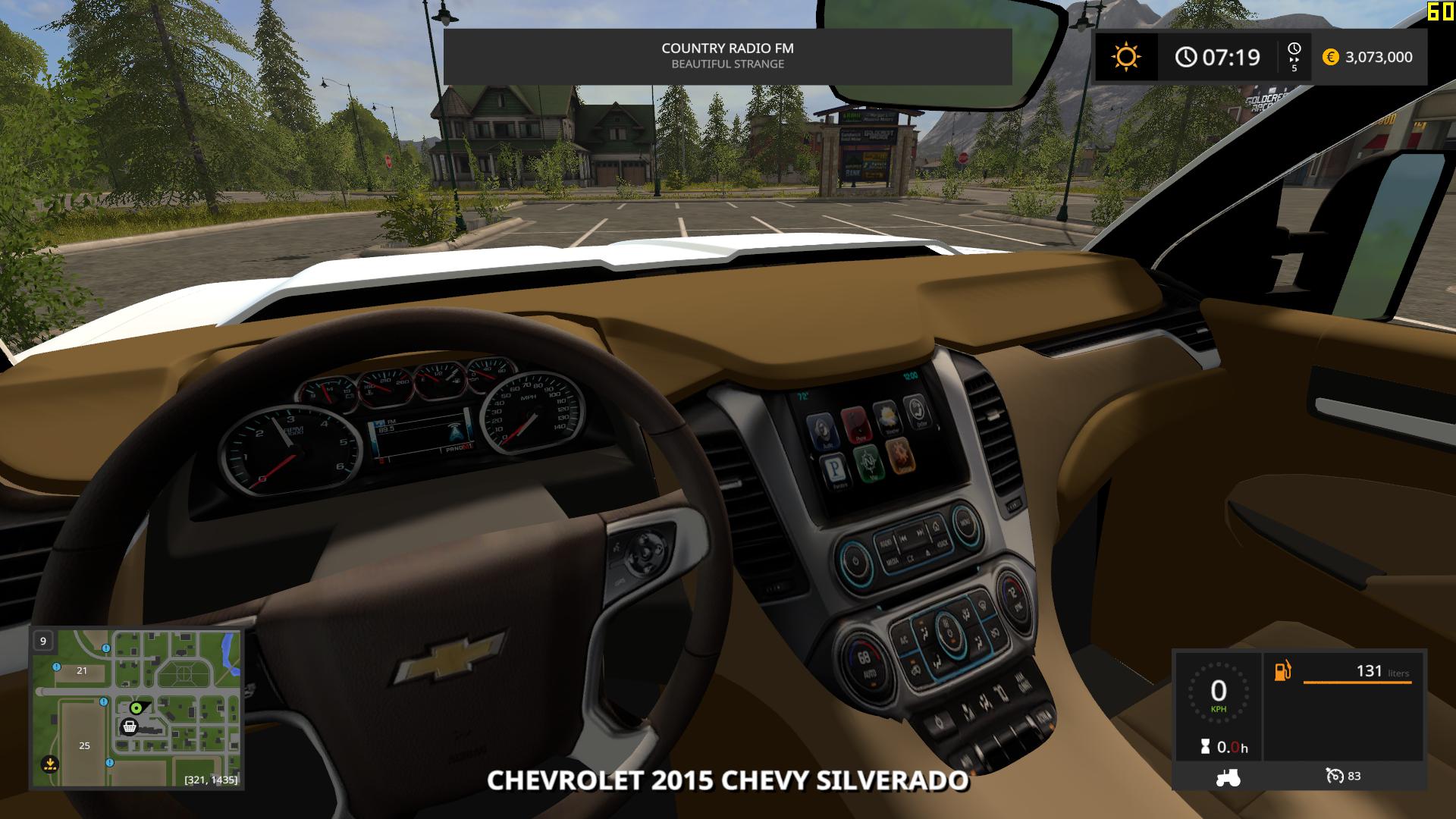Click the tractor icon in the vehicle panel

tap(1228, 777)
